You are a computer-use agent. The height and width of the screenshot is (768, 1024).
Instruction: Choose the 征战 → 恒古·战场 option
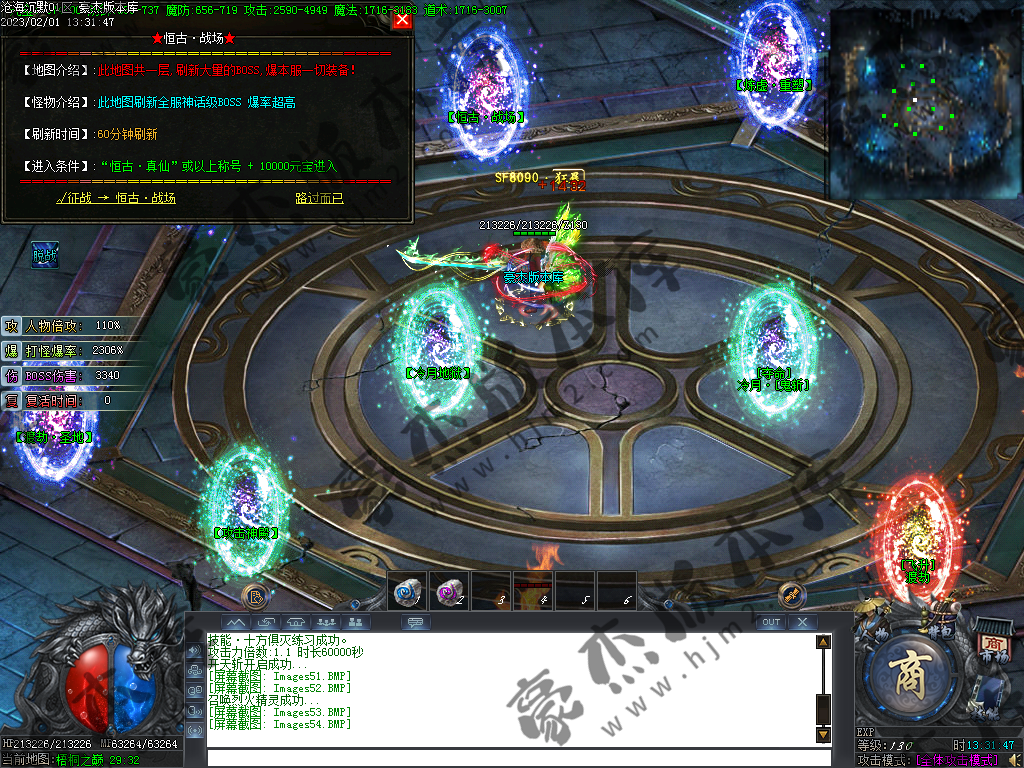[116, 198]
